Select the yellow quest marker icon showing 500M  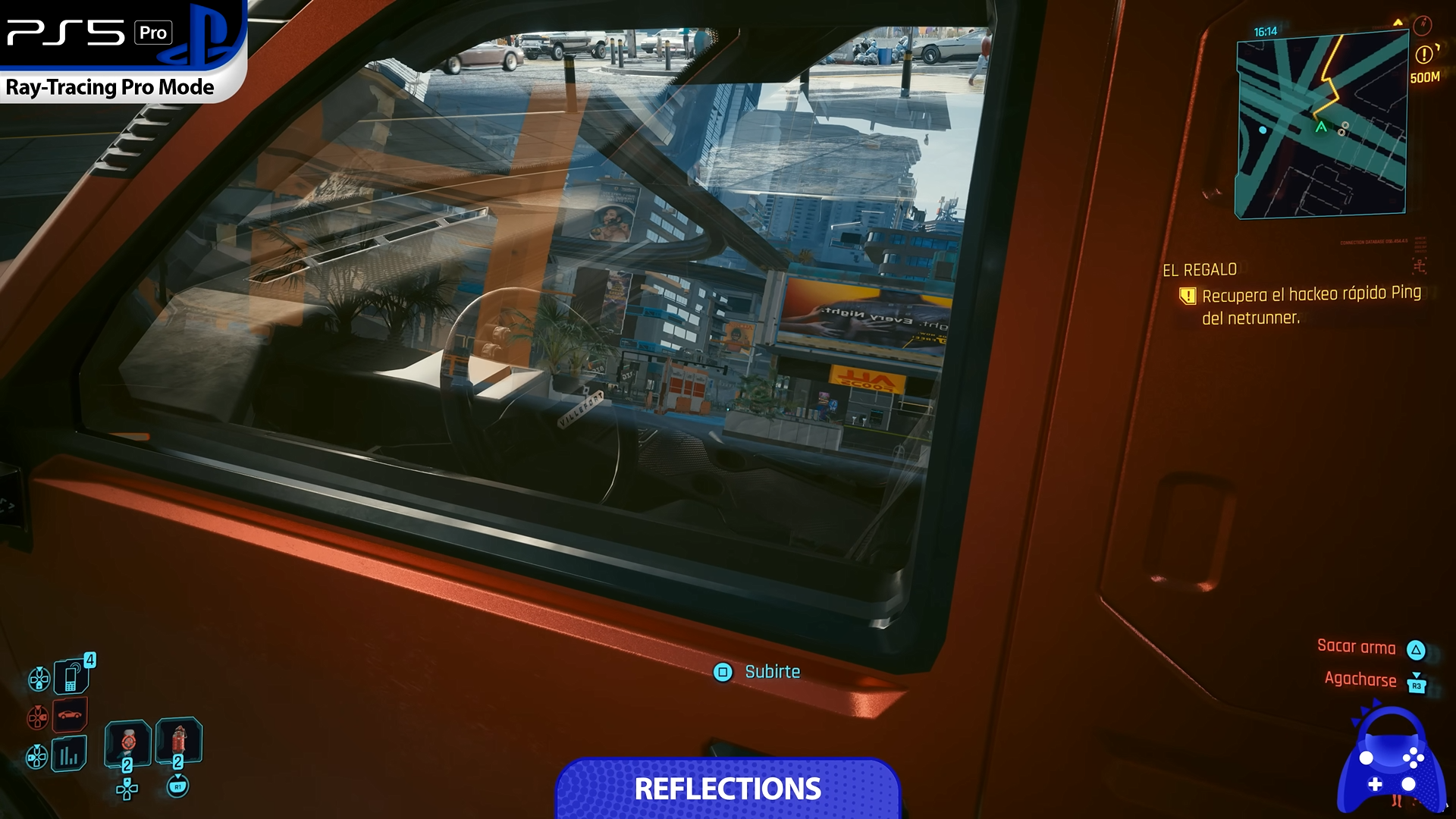pyautogui.click(x=1424, y=55)
